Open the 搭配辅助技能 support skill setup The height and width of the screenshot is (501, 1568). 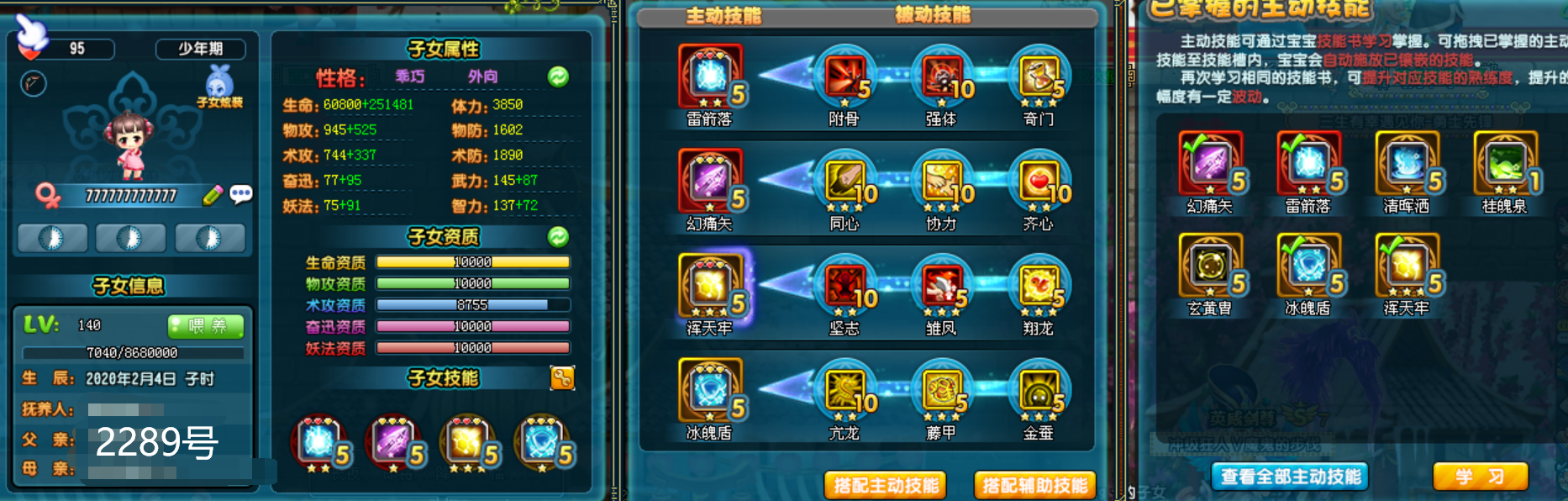(1035, 485)
